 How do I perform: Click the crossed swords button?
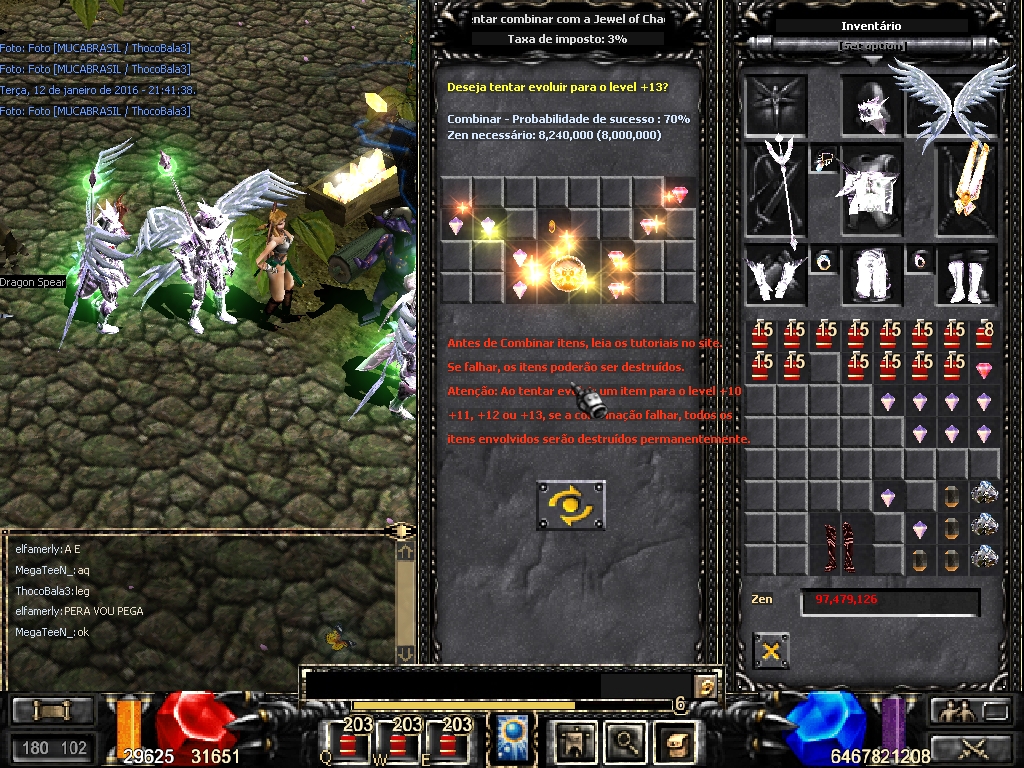tap(971, 747)
